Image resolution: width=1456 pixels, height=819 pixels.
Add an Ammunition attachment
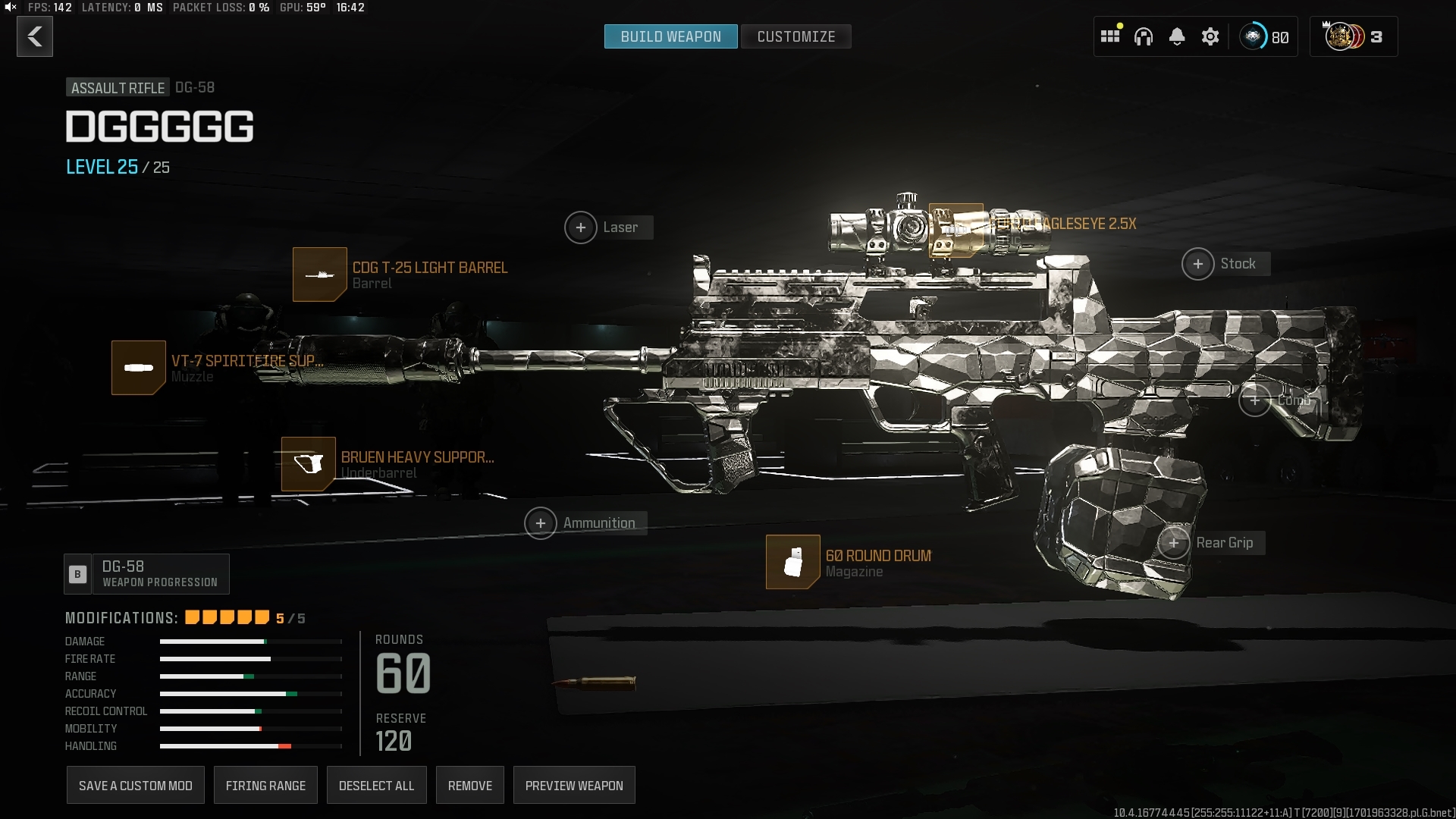tap(541, 523)
